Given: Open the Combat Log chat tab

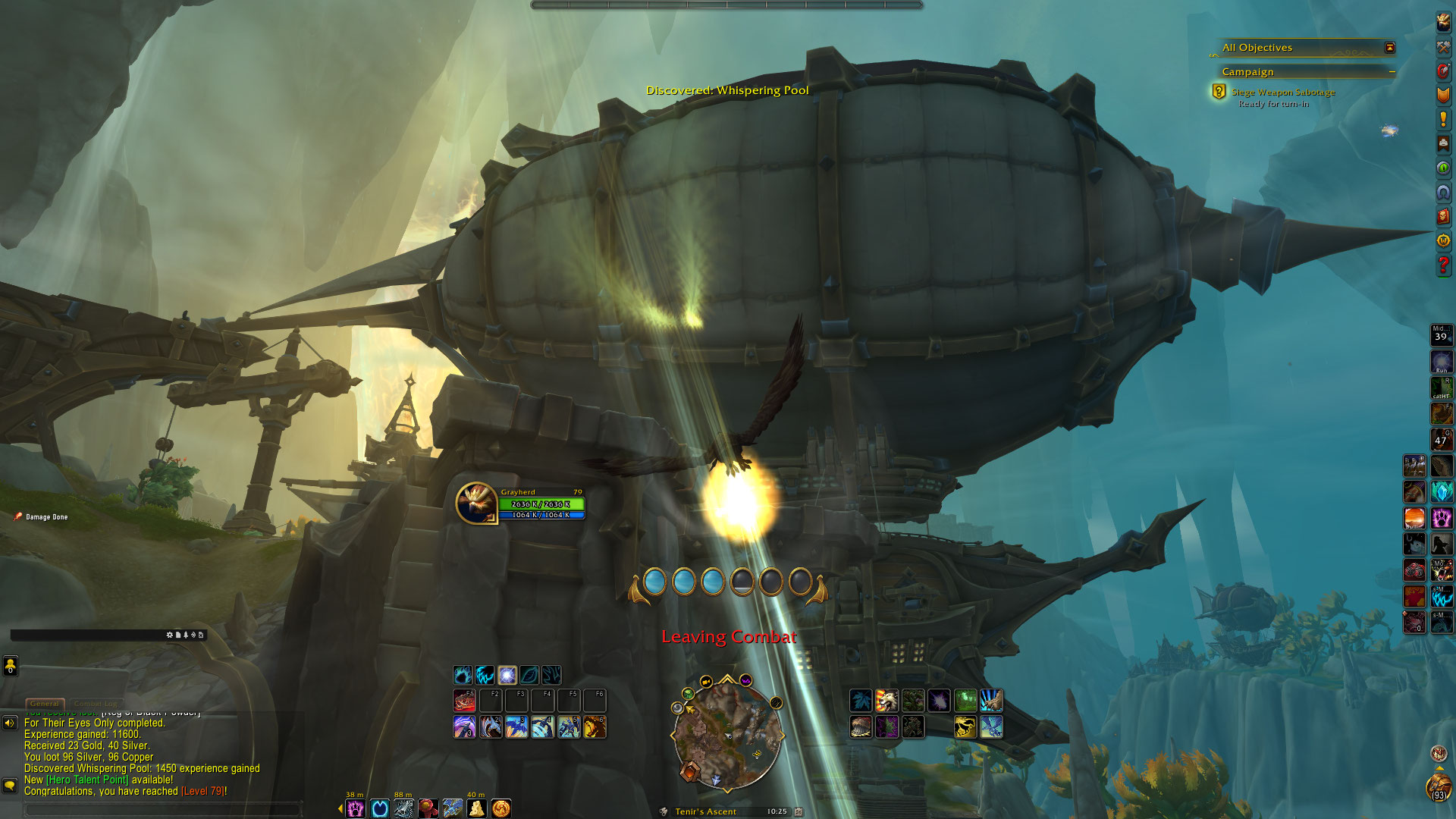Looking at the screenshot, I should (97, 704).
